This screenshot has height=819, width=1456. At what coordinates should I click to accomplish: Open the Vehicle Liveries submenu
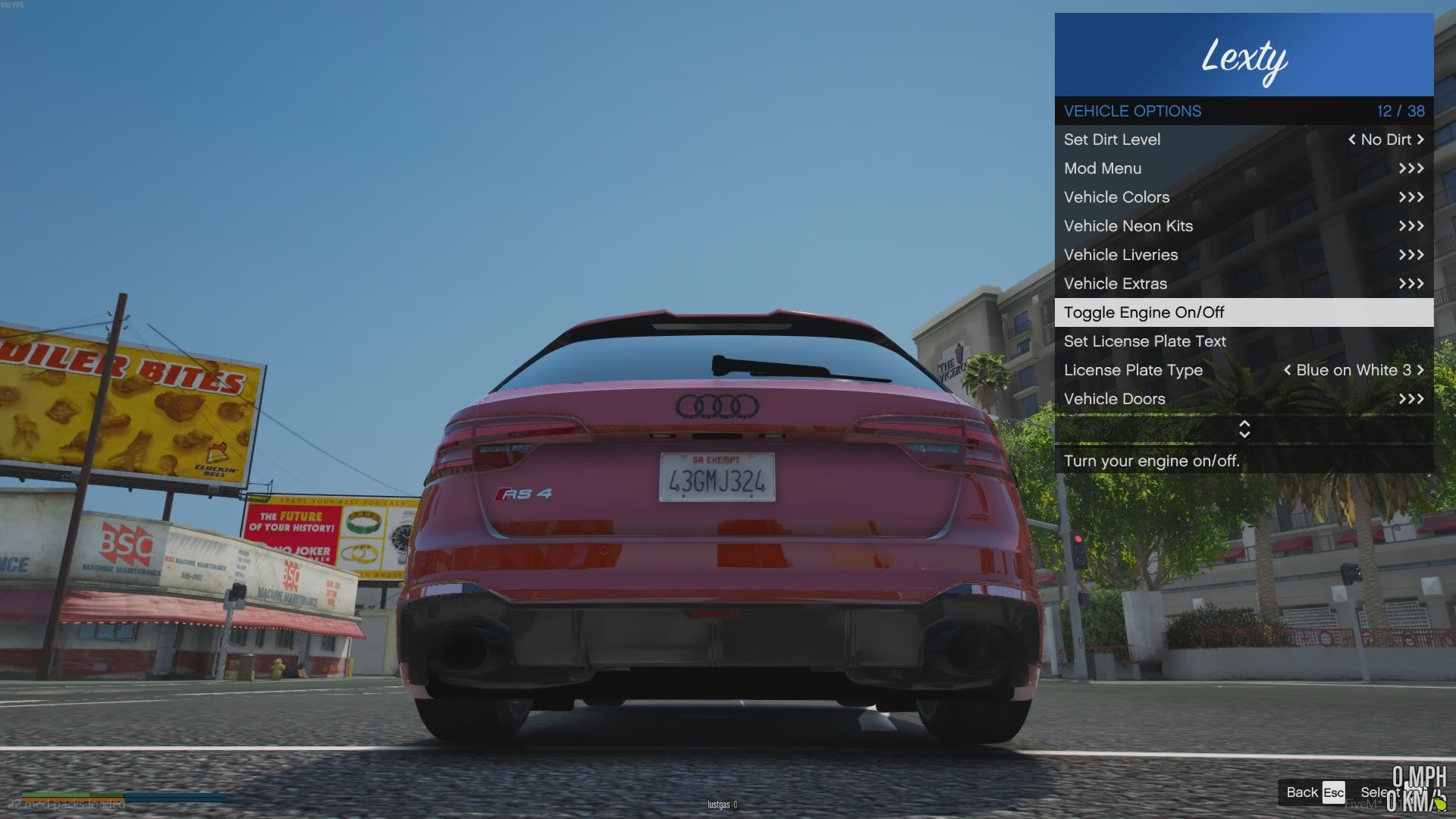coord(1244,255)
